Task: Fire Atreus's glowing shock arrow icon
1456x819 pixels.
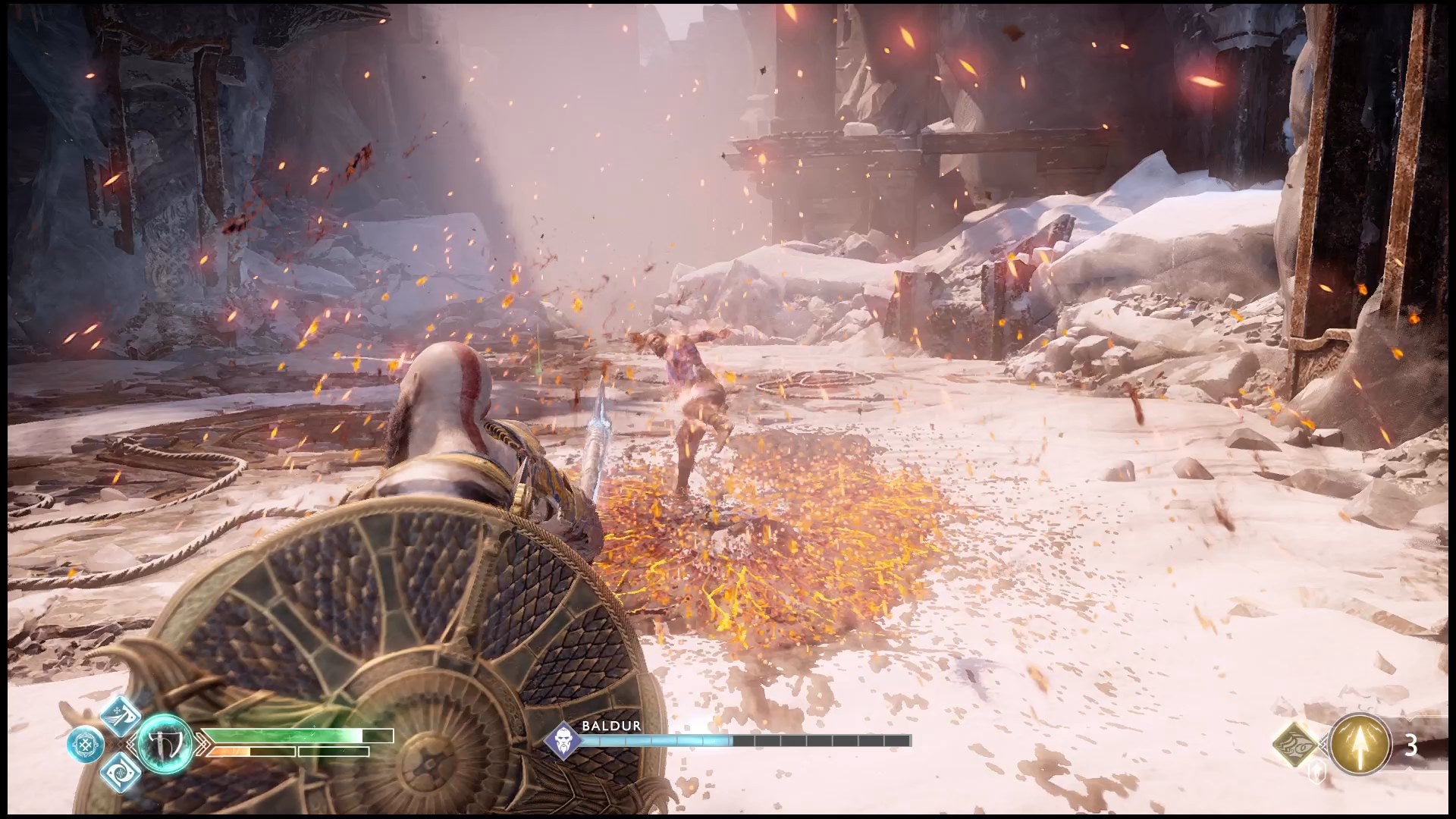Action: [x=1362, y=745]
